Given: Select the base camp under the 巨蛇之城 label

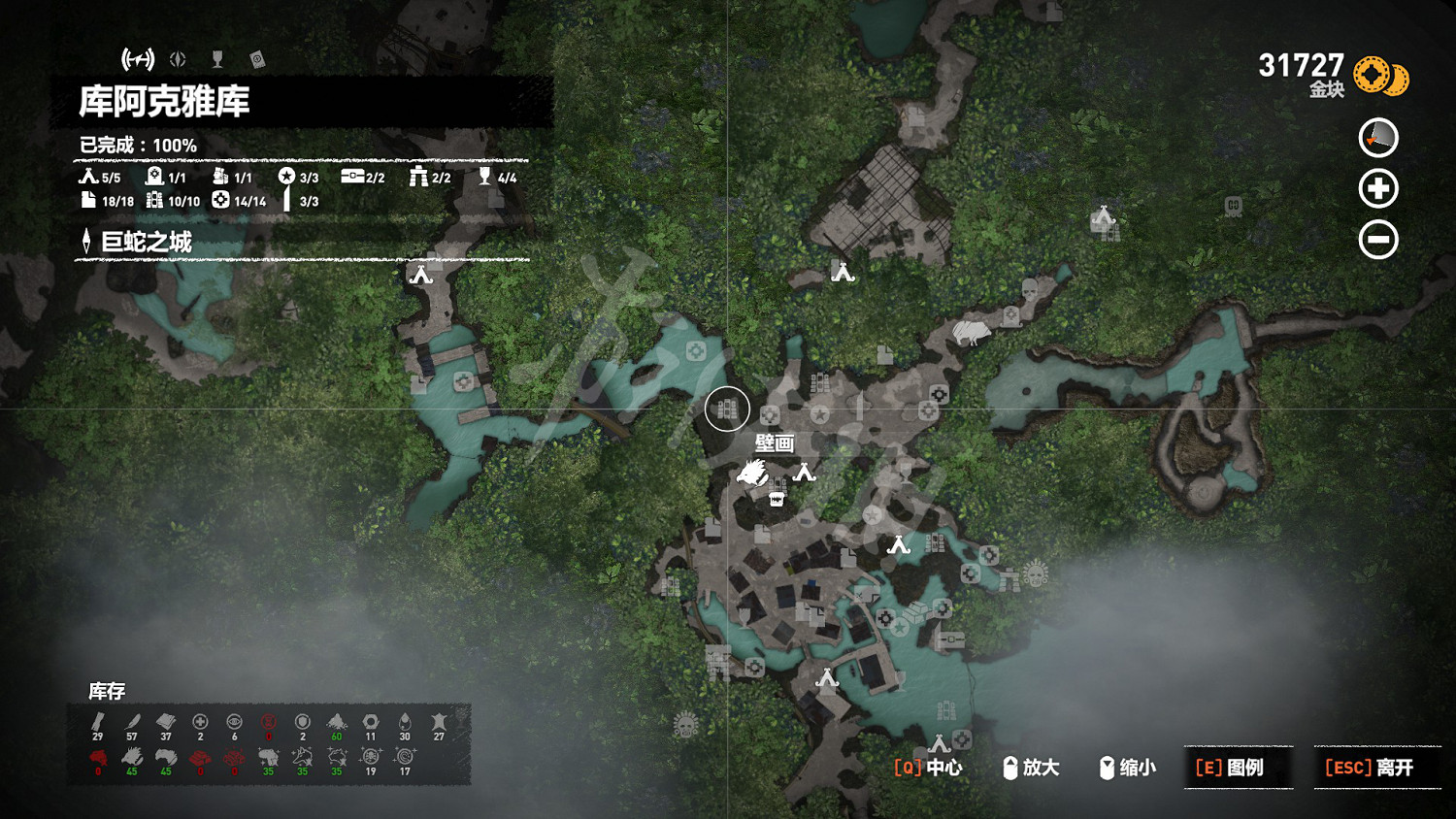Looking at the screenshot, I should (x=421, y=275).
